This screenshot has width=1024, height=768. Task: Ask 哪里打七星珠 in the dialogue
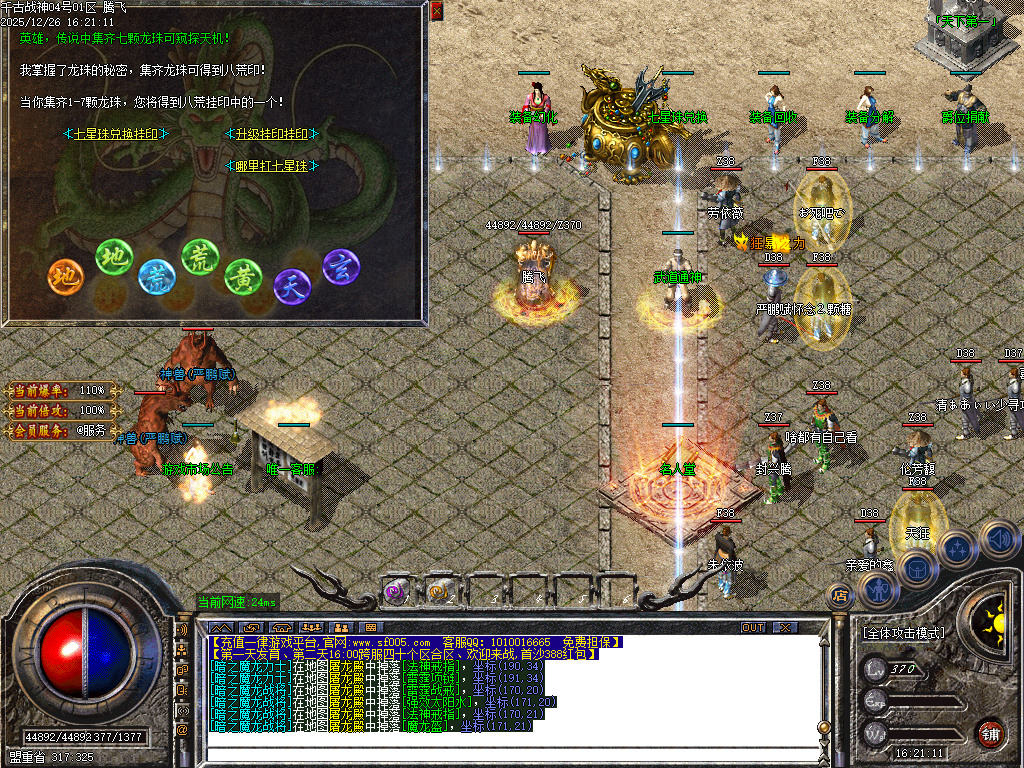click(x=272, y=166)
